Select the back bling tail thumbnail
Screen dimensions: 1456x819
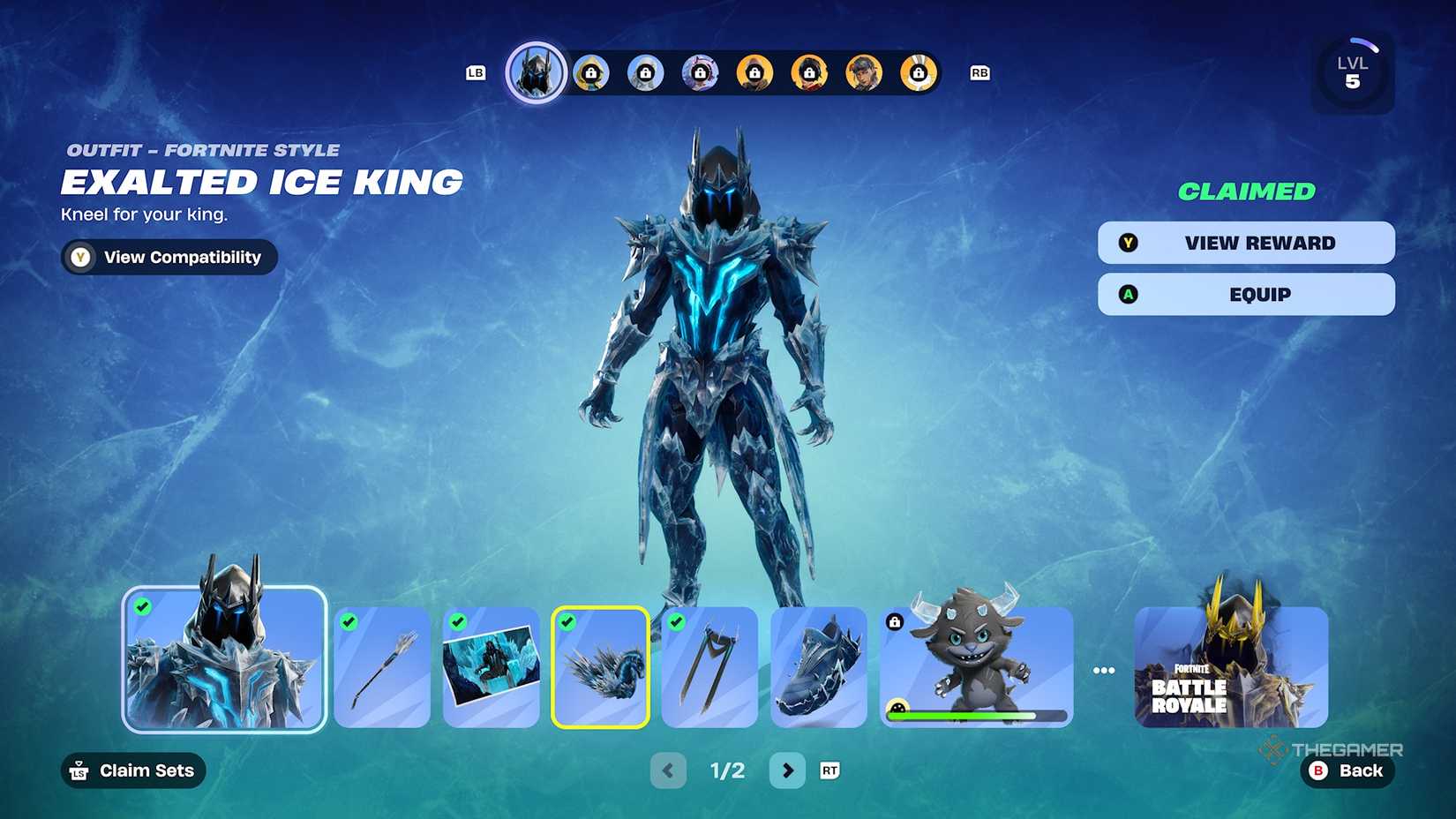click(x=600, y=668)
